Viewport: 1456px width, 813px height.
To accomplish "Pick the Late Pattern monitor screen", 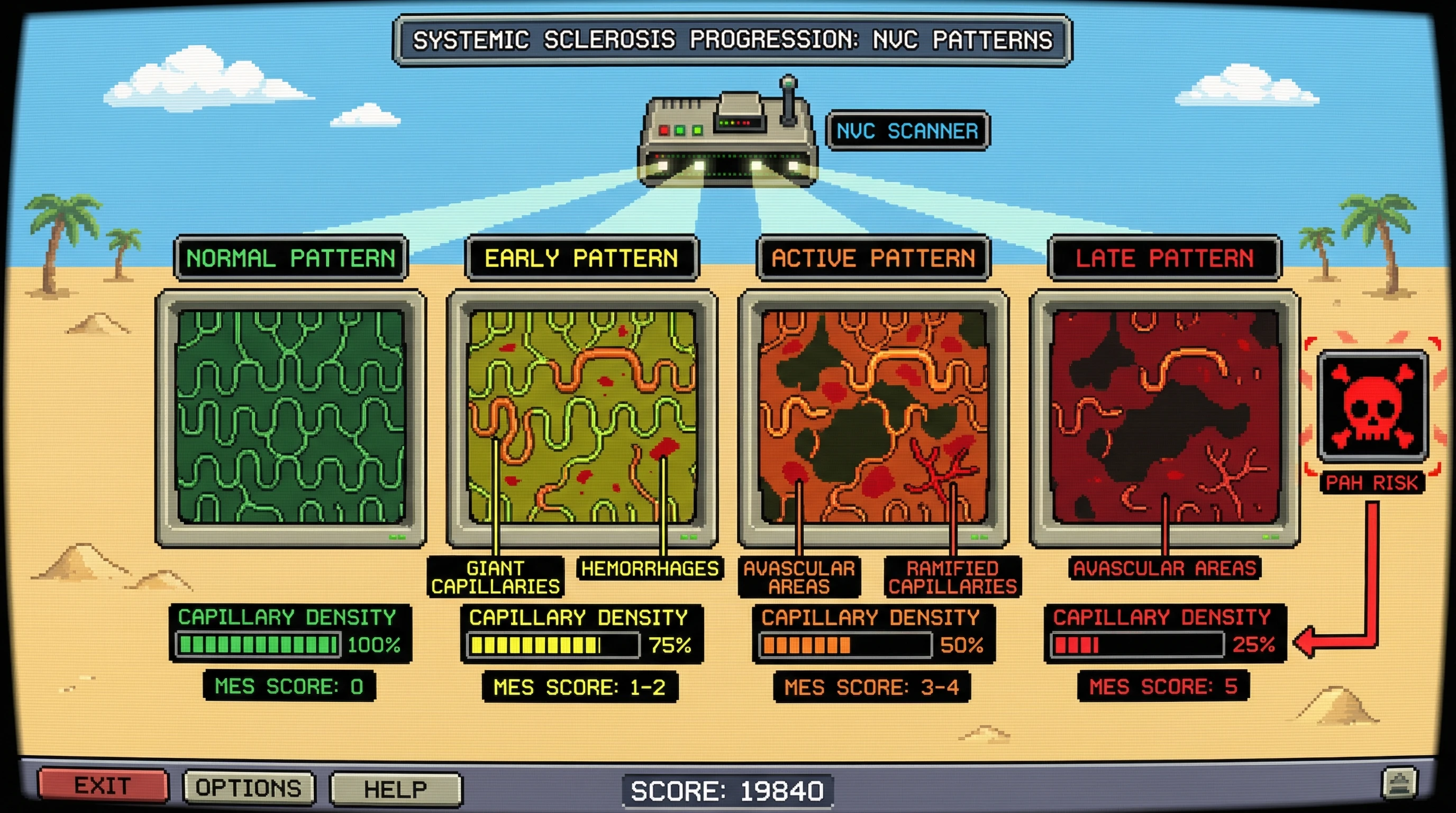I will 1164,417.
